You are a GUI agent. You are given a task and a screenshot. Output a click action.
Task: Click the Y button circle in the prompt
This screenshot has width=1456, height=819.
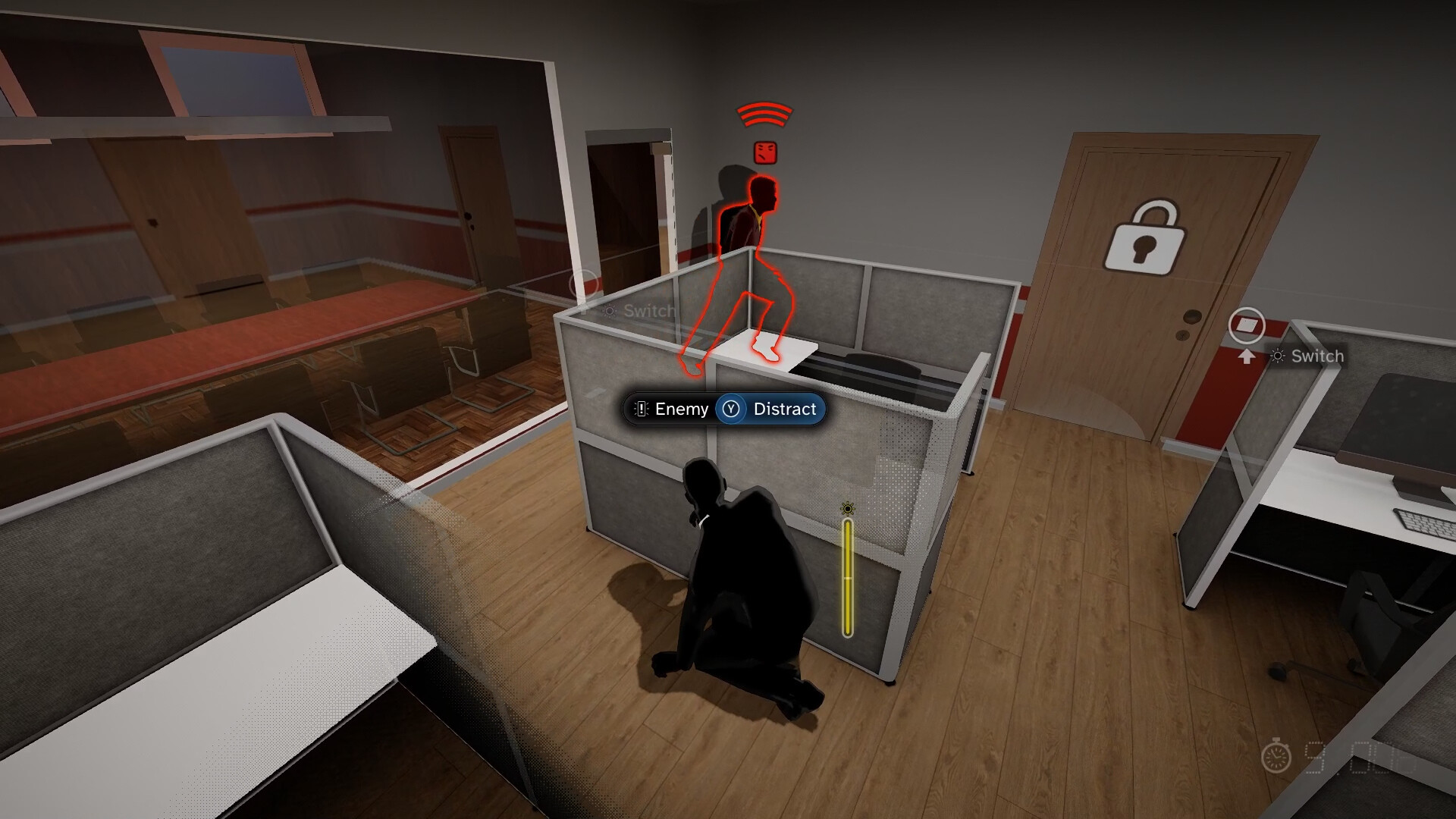730,409
